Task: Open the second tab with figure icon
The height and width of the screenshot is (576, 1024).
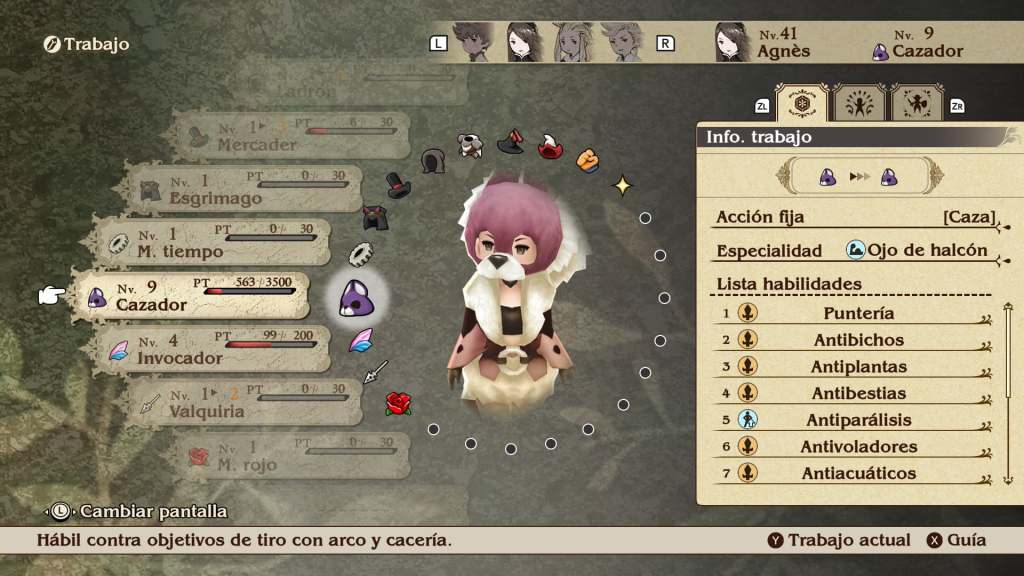Action: (x=859, y=103)
